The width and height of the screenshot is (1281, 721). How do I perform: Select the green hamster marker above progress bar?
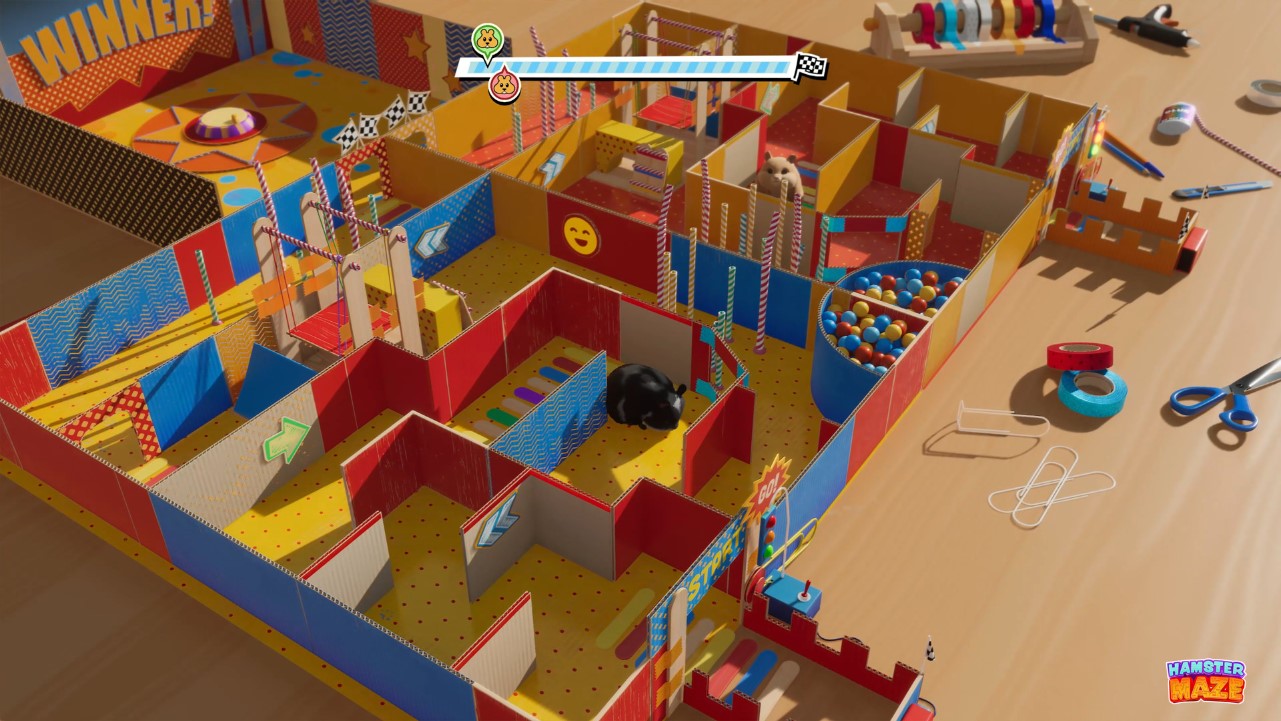488,40
